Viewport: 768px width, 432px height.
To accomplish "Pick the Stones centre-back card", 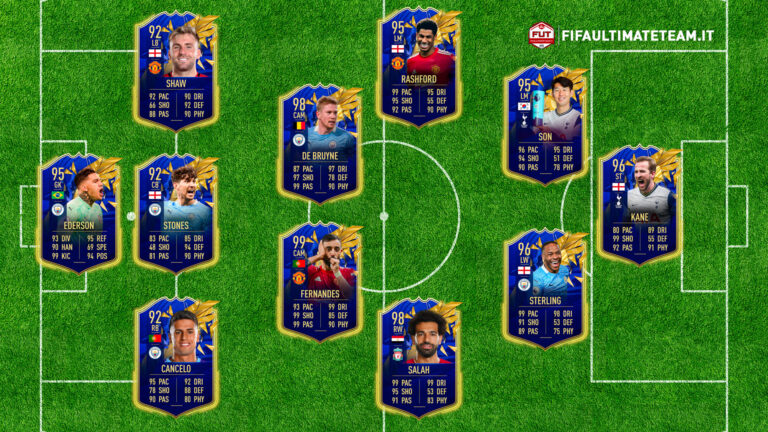I will pyautogui.click(x=177, y=212).
